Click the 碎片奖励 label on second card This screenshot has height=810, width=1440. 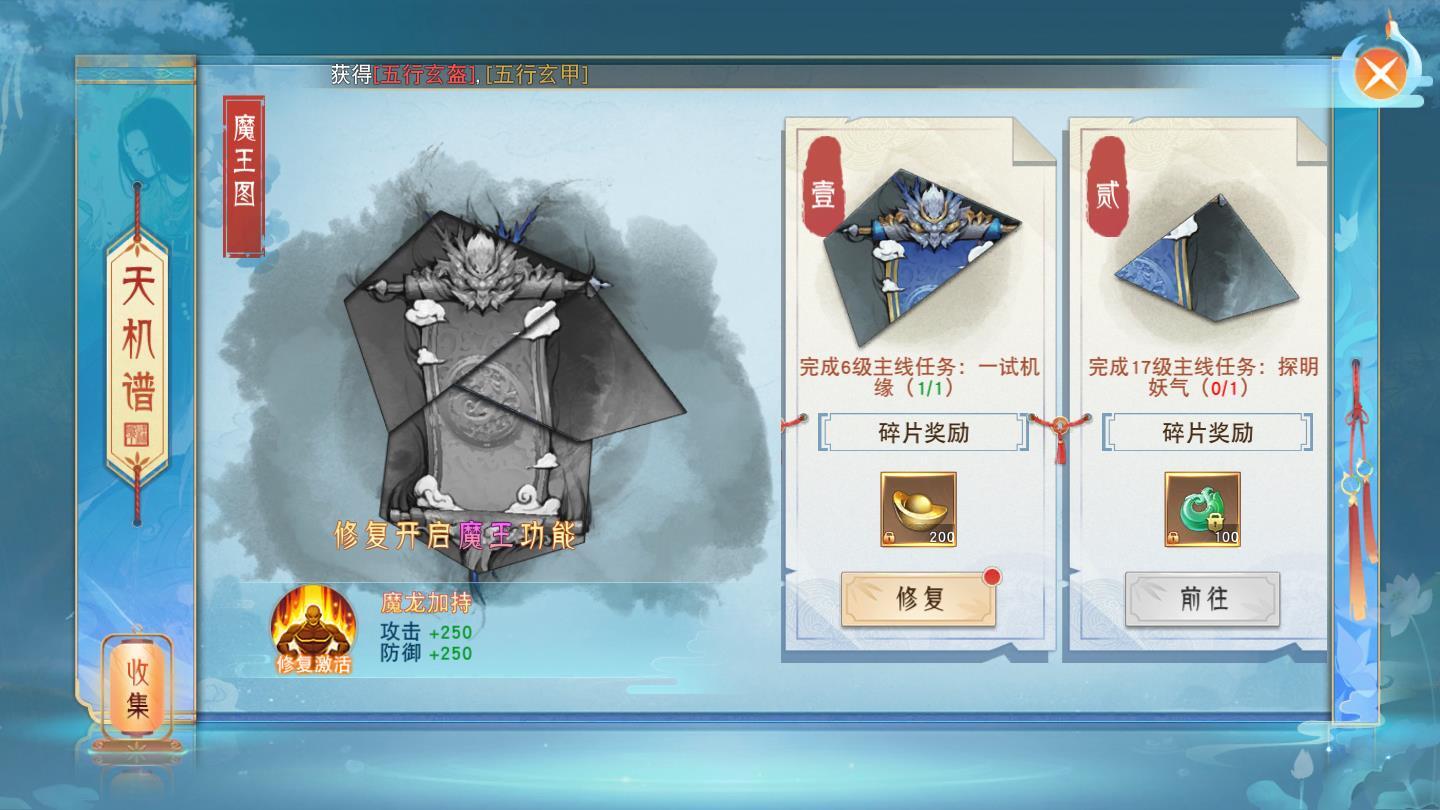(x=1205, y=434)
